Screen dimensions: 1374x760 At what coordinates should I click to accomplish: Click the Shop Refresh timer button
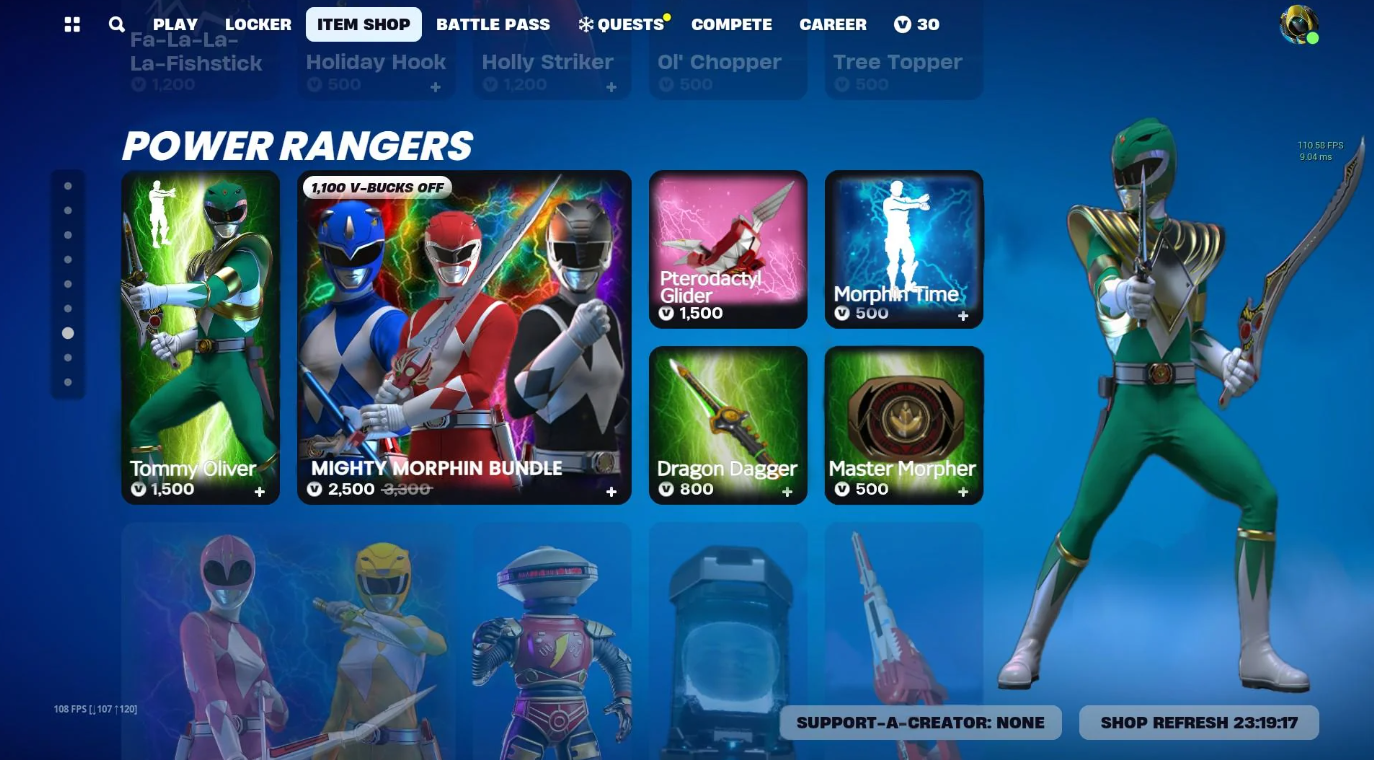click(1198, 722)
